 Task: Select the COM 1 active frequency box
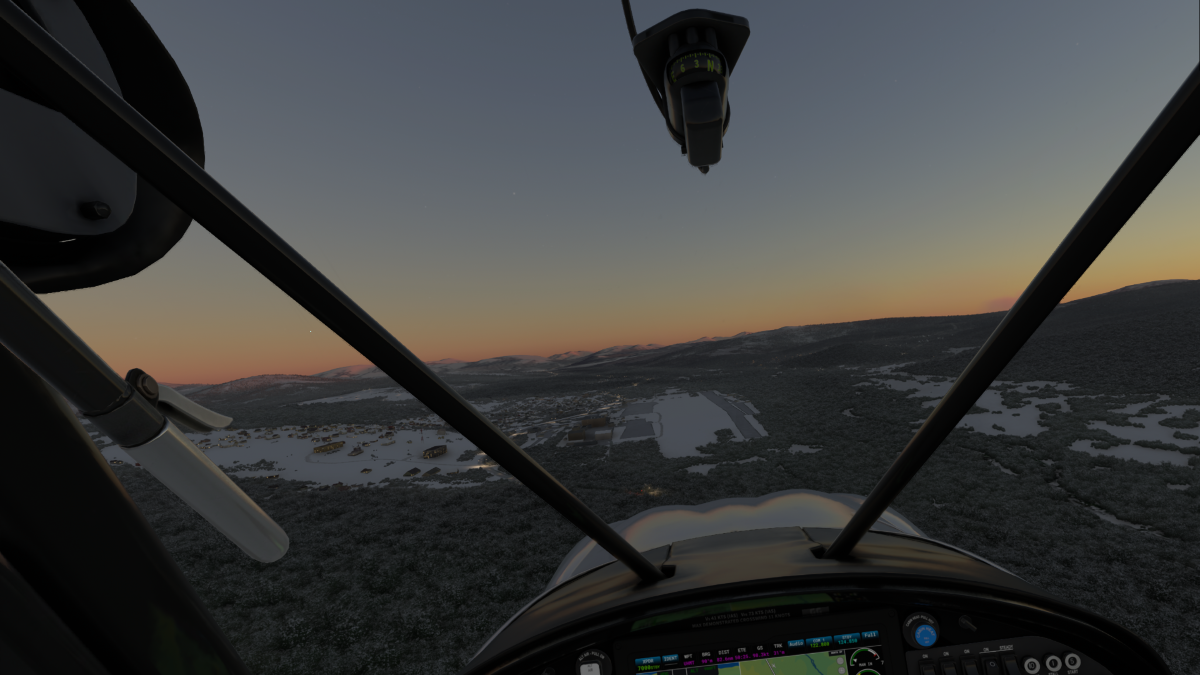(x=819, y=641)
